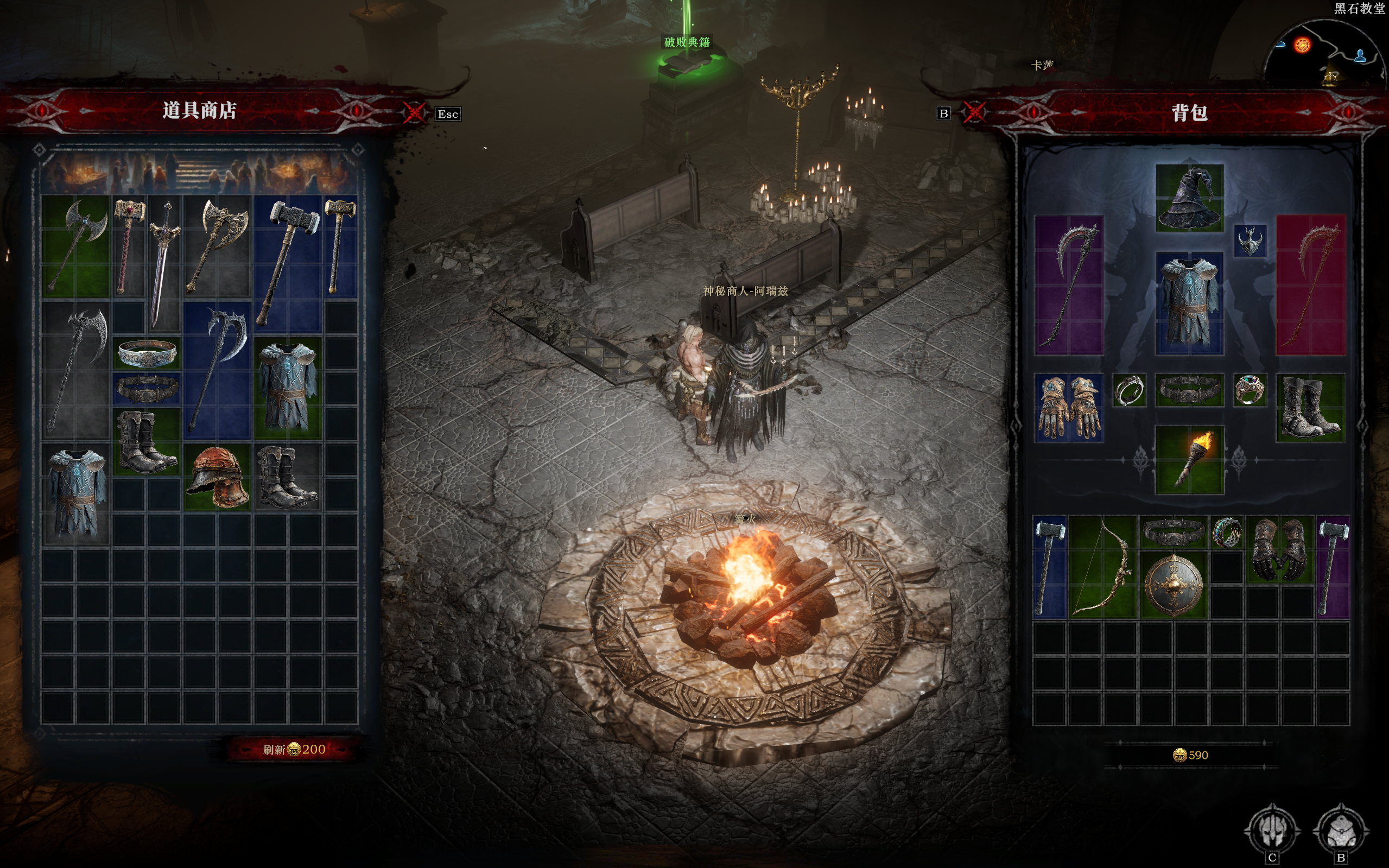Select the equipped wizard hat slot
Image resolution: width=1389 pixels, height=868 pixels.
[x=1189, y=198]
